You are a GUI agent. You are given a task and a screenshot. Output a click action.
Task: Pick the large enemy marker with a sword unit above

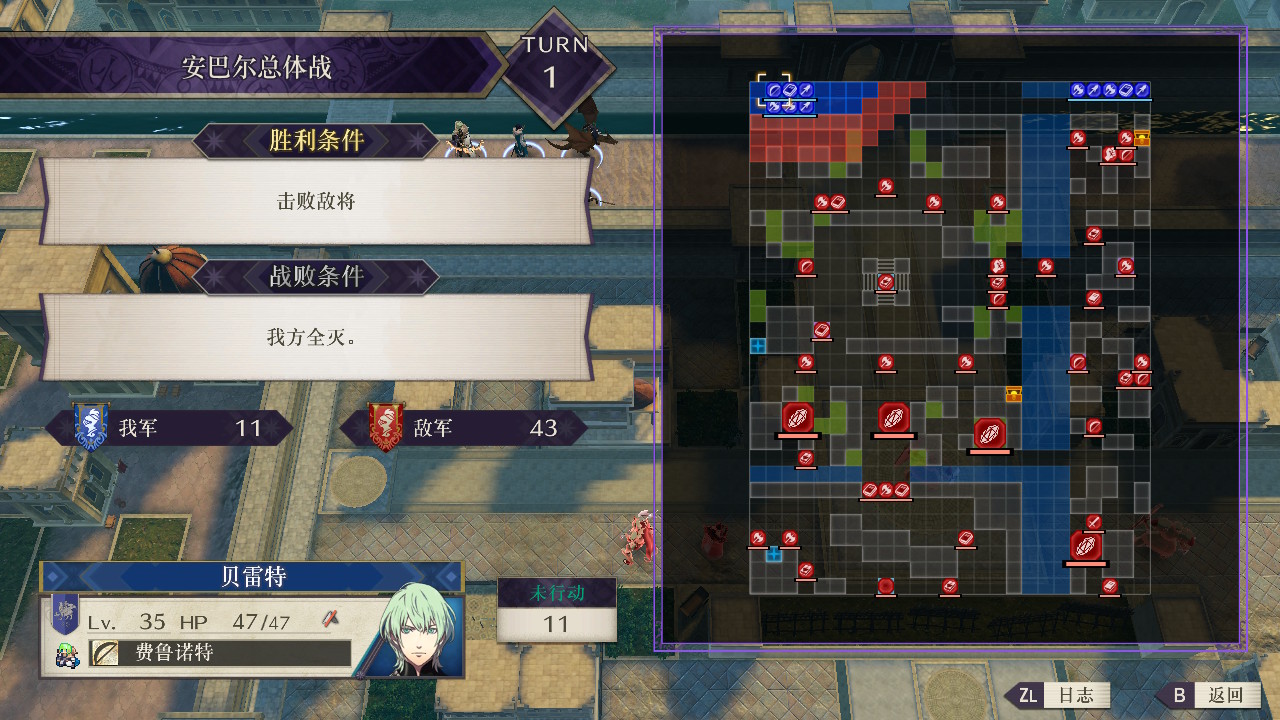point(1086,546)
